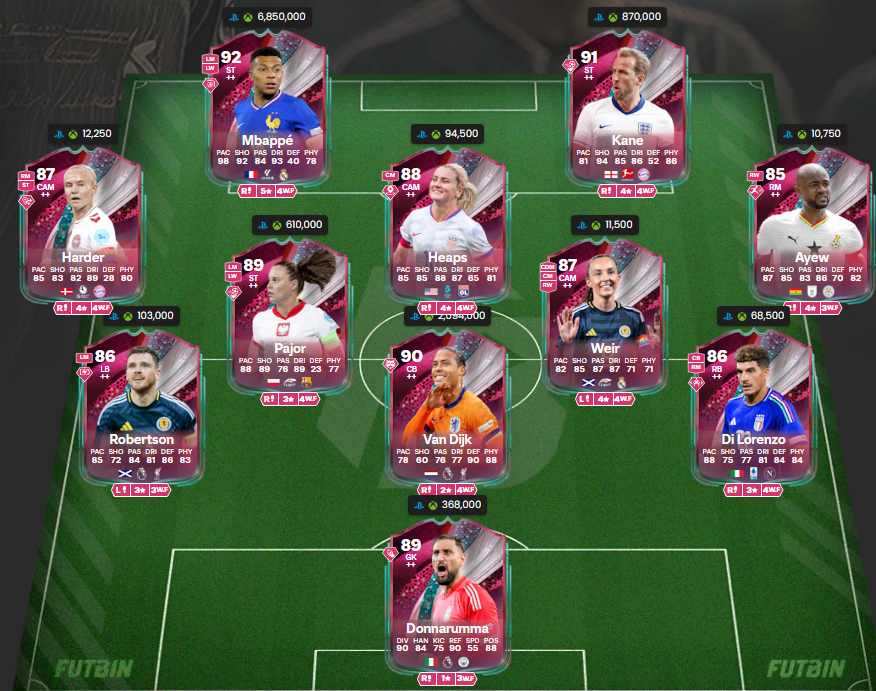Choose the Kane striker card
876x691 pixels.
click(627, 110)
